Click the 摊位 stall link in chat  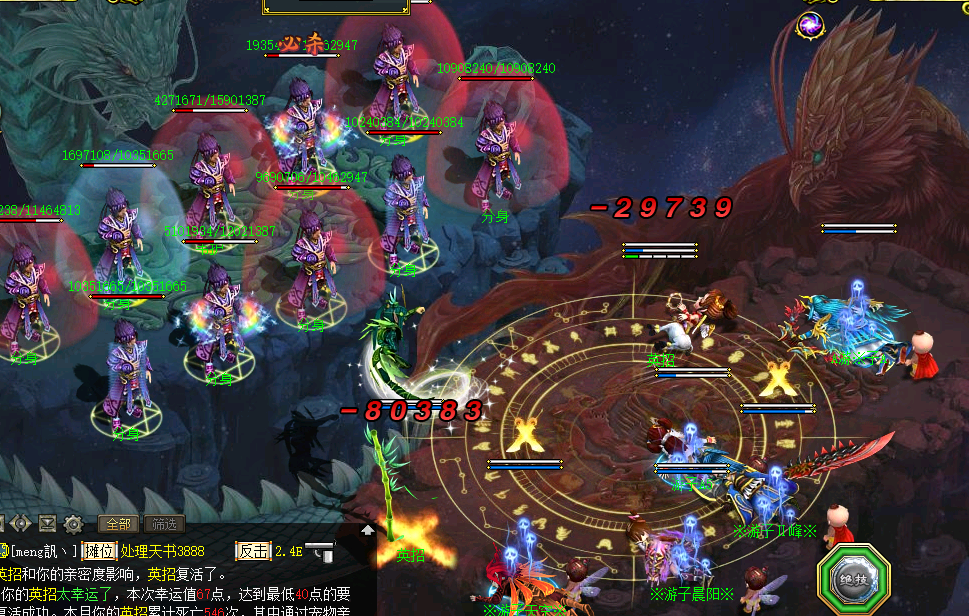99,551
